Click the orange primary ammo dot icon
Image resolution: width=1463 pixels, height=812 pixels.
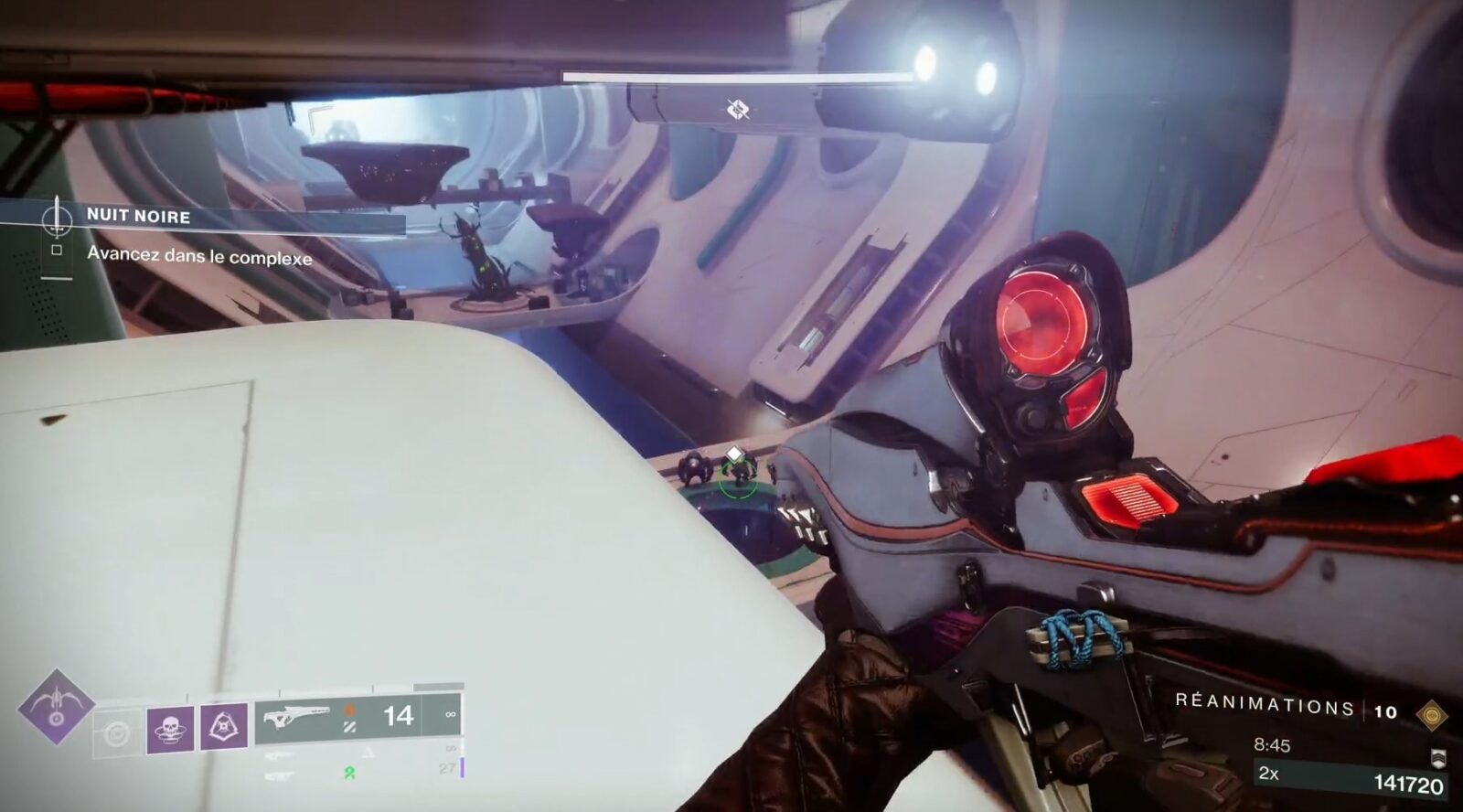click(350, 710)
